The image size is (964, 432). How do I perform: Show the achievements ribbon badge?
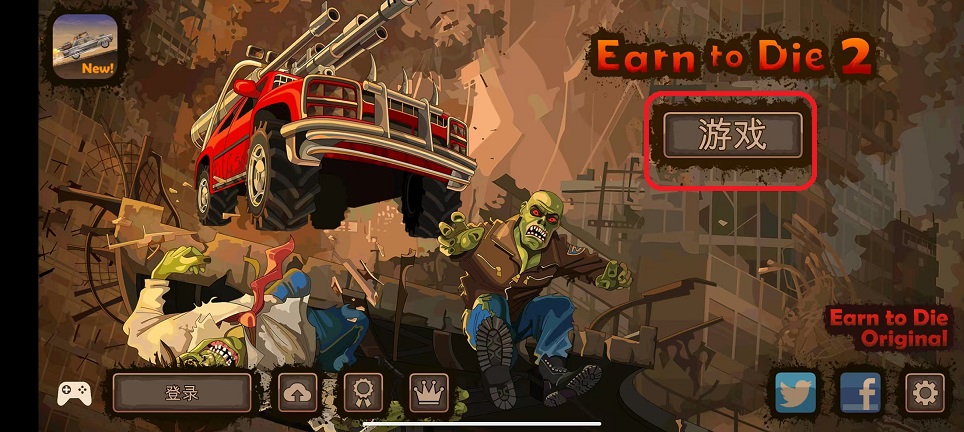pyautogui.click(x=362, y=393)
